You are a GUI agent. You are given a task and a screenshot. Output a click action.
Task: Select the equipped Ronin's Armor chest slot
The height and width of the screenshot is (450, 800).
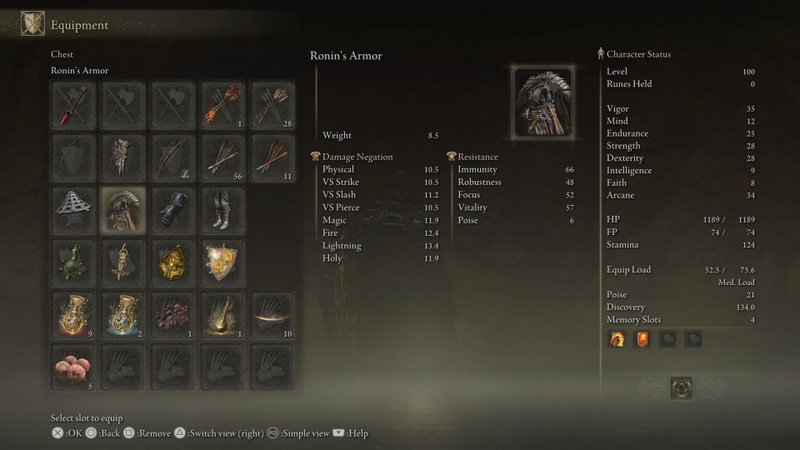point(124,209)
